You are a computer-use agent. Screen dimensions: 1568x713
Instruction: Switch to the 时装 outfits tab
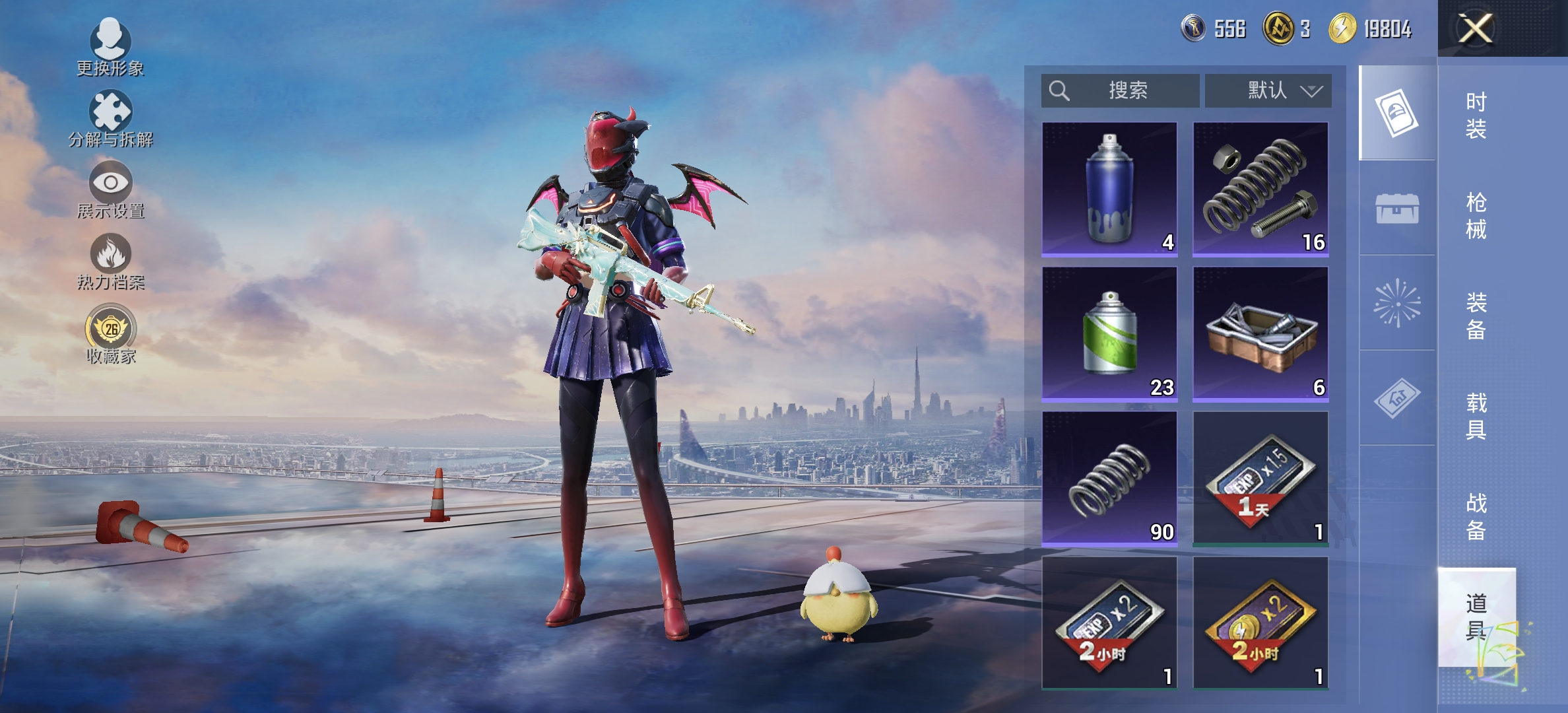(1476, 115)
